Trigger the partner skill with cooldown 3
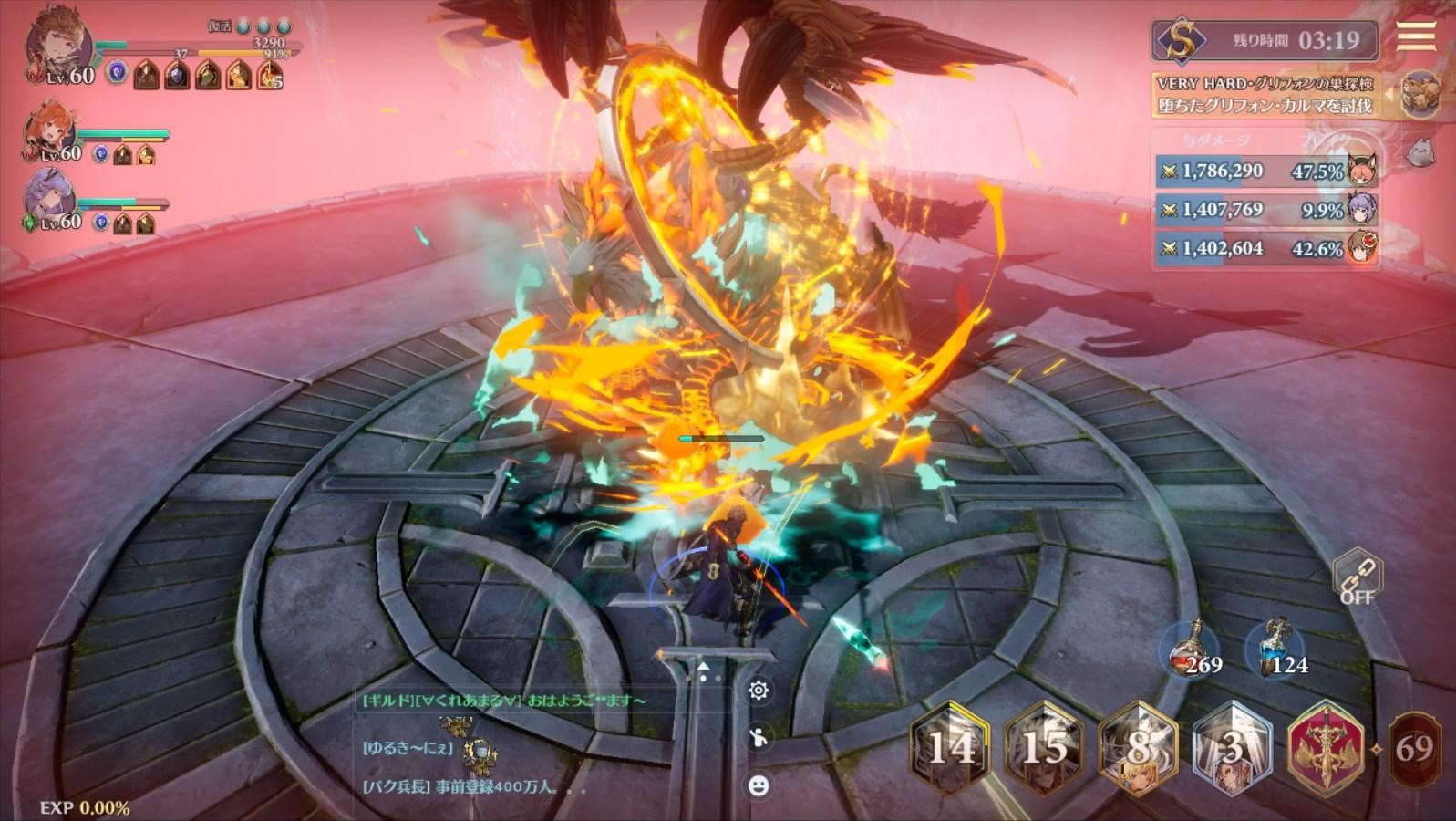The width and height of the screenshot is (1456, 821). (x=1232, y=748)
